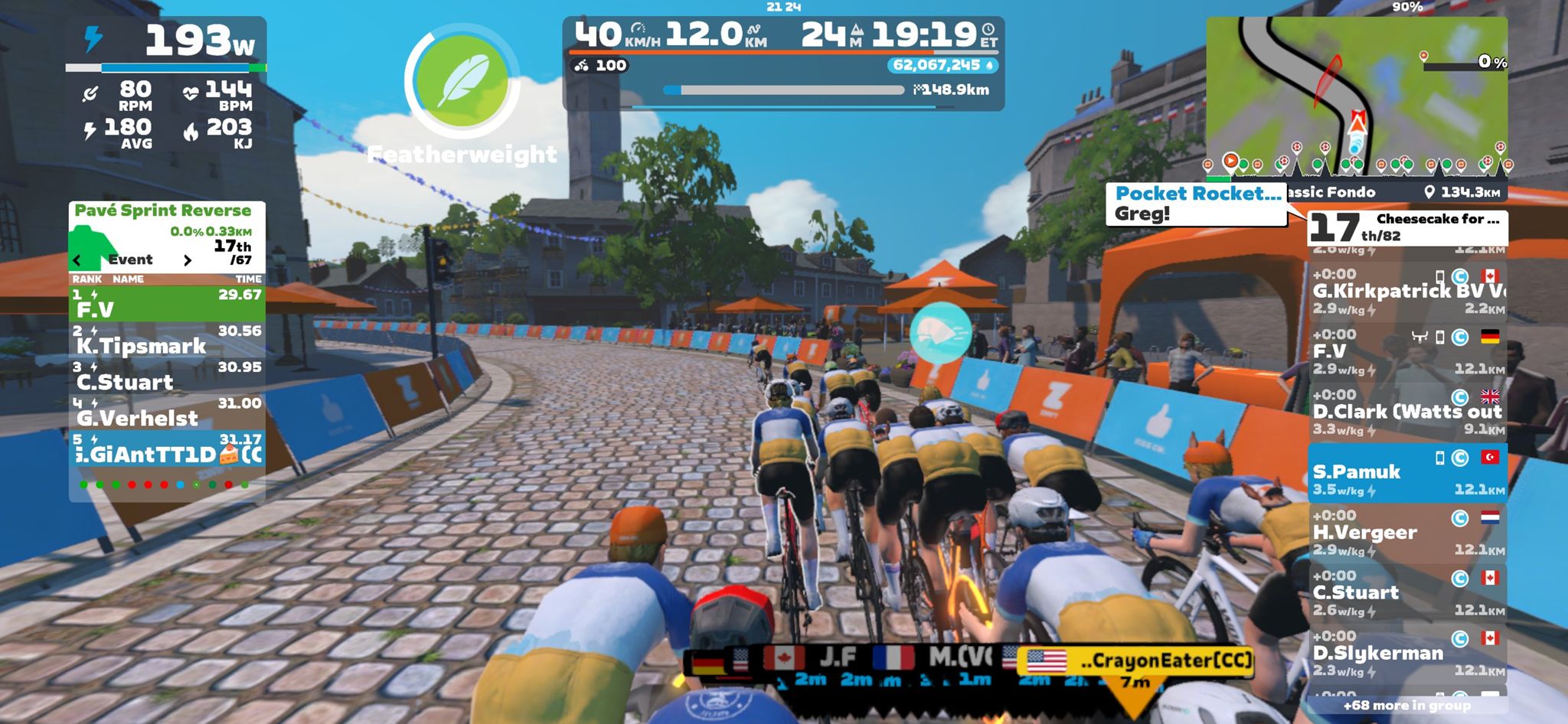Select the highlighted S.Pamuk rider row
This screenshot has height=724, width=1568.
[x=1407, y=473]
